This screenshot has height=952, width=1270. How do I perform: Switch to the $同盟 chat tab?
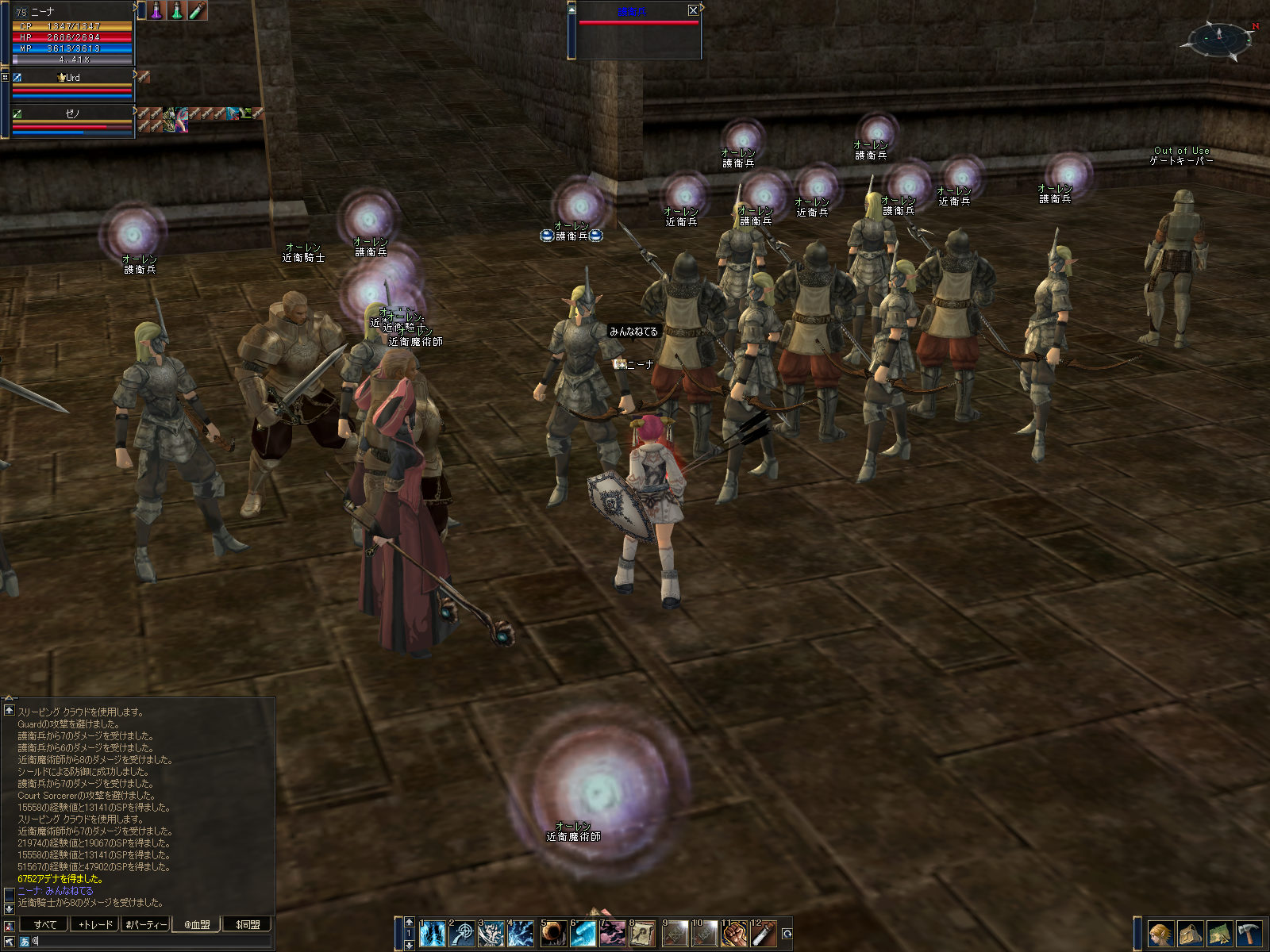click(x=248, y=924)
